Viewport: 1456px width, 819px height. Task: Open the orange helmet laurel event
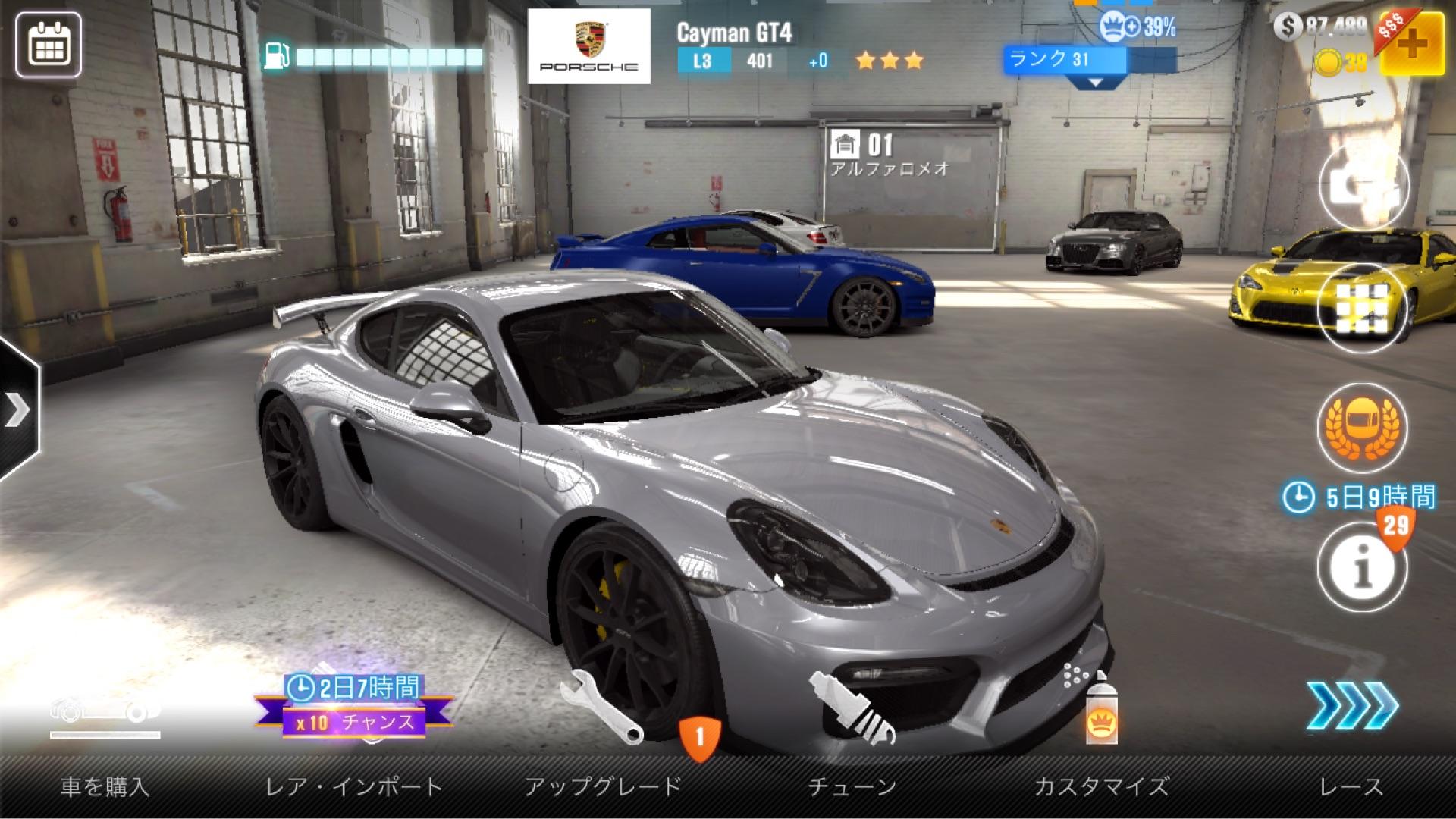(x=1362, y=427)
